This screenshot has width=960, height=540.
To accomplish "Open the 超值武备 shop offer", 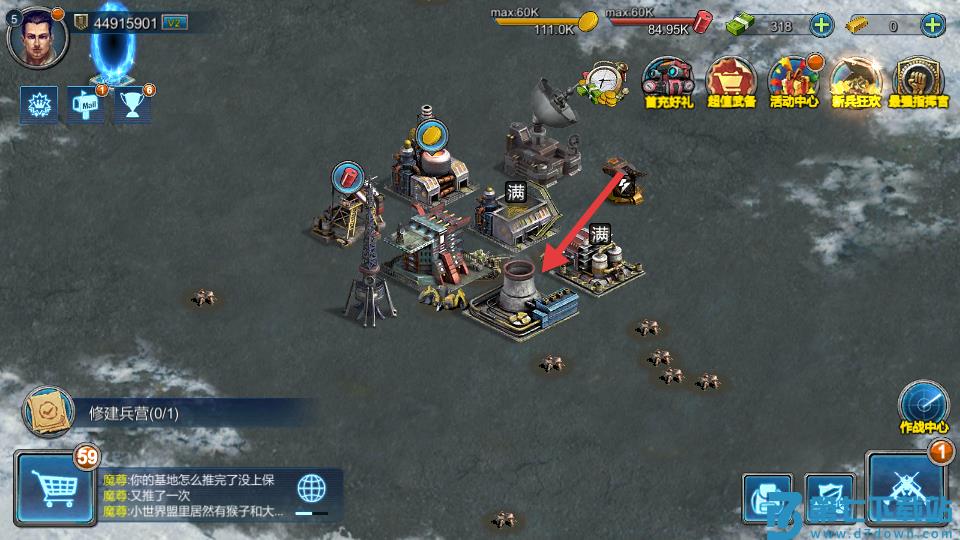I will 729,81.
